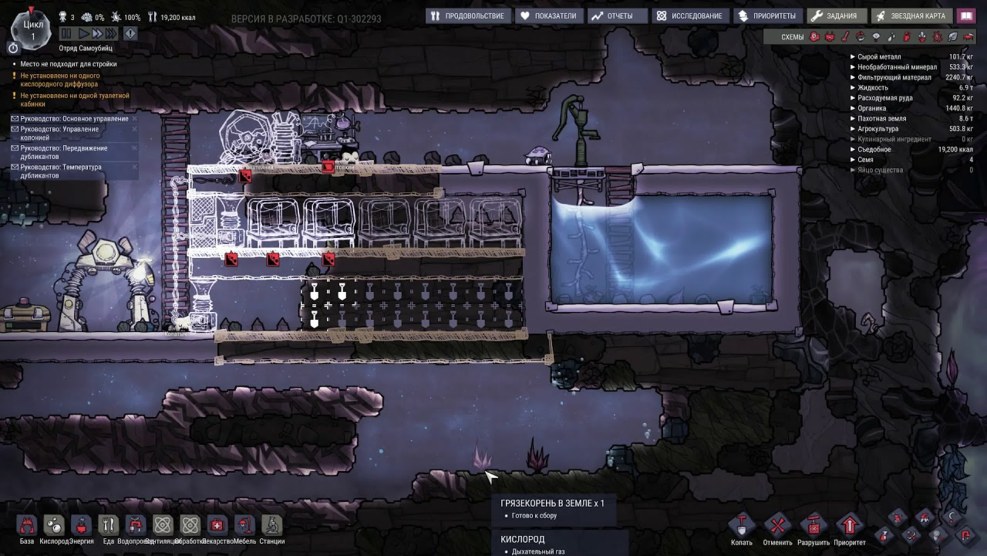Open the Еда build category
This screenshot has width=987, height=556.
(x=109, y=525)
